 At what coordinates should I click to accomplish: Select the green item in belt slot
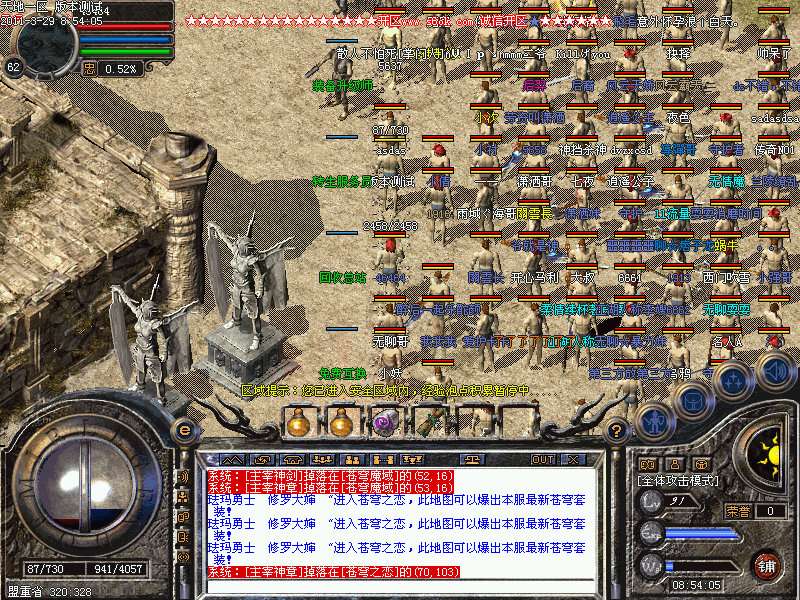tap(428, 423)
